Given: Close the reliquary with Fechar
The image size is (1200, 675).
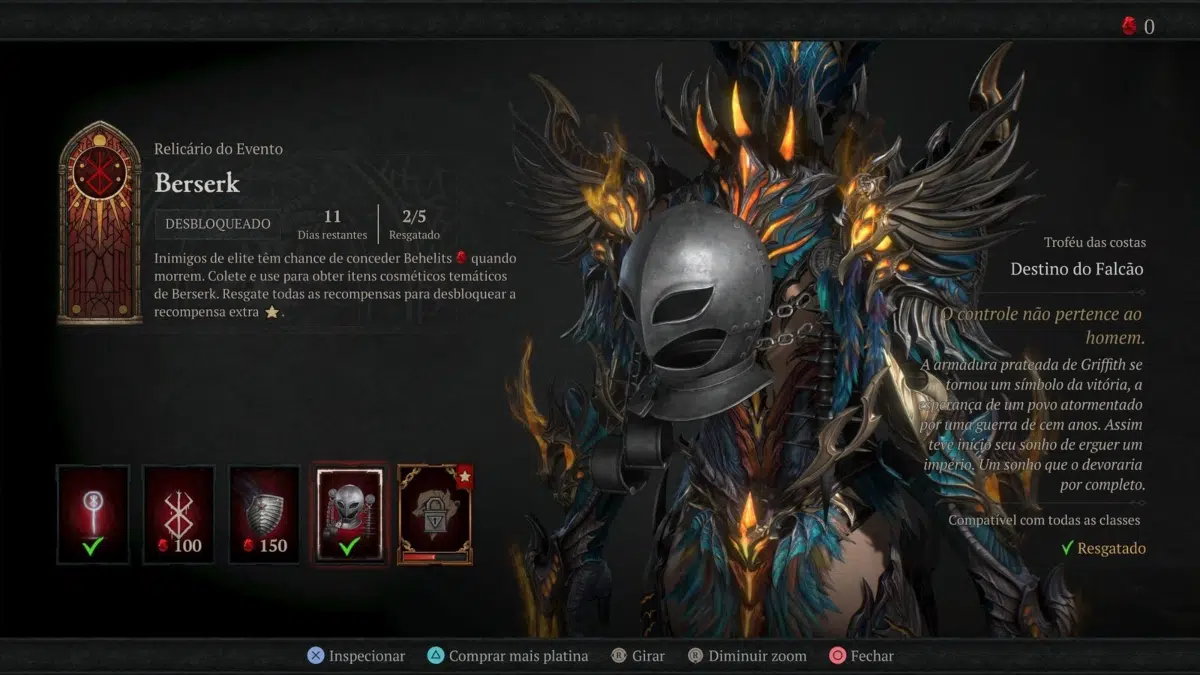Looking at the screenshot, I should pyautogui.click(x=862, y=656).
